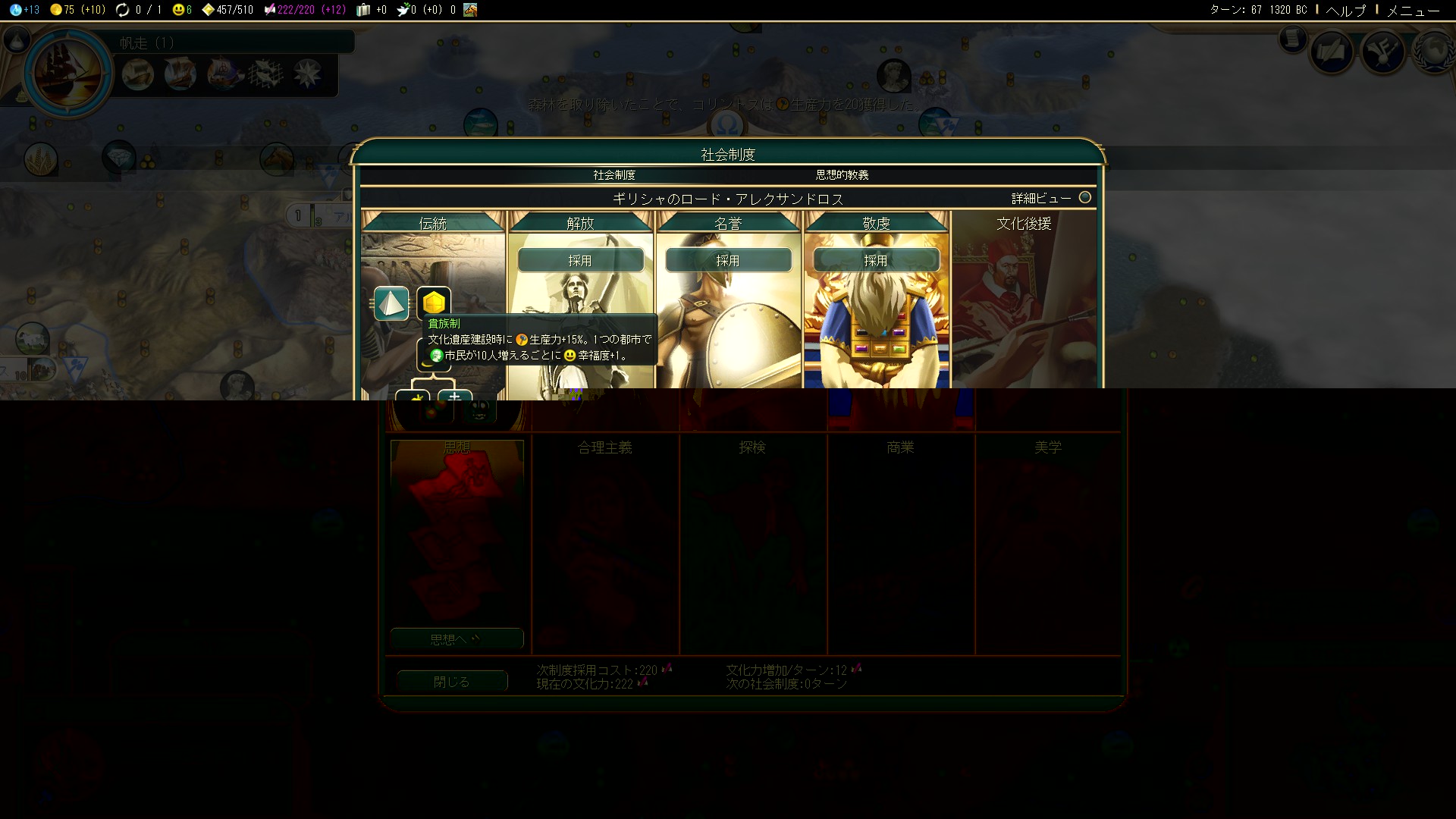Image resolution: width=1456 pixels, height=819 pixels.
Task: Toggle the 詳細ビュー option
Action: click(x=1085, y=198)
